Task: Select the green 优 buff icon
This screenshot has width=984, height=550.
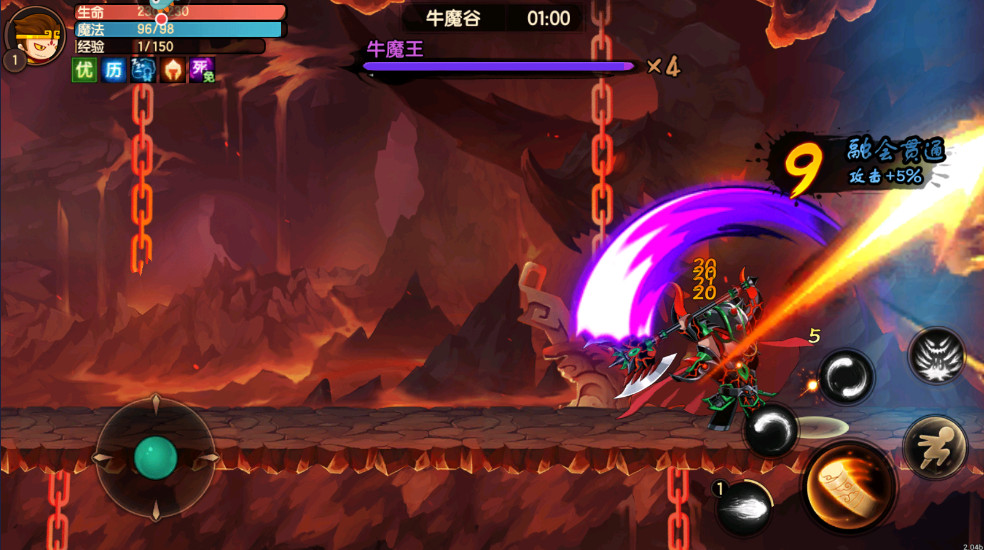Action: point(84,70)
